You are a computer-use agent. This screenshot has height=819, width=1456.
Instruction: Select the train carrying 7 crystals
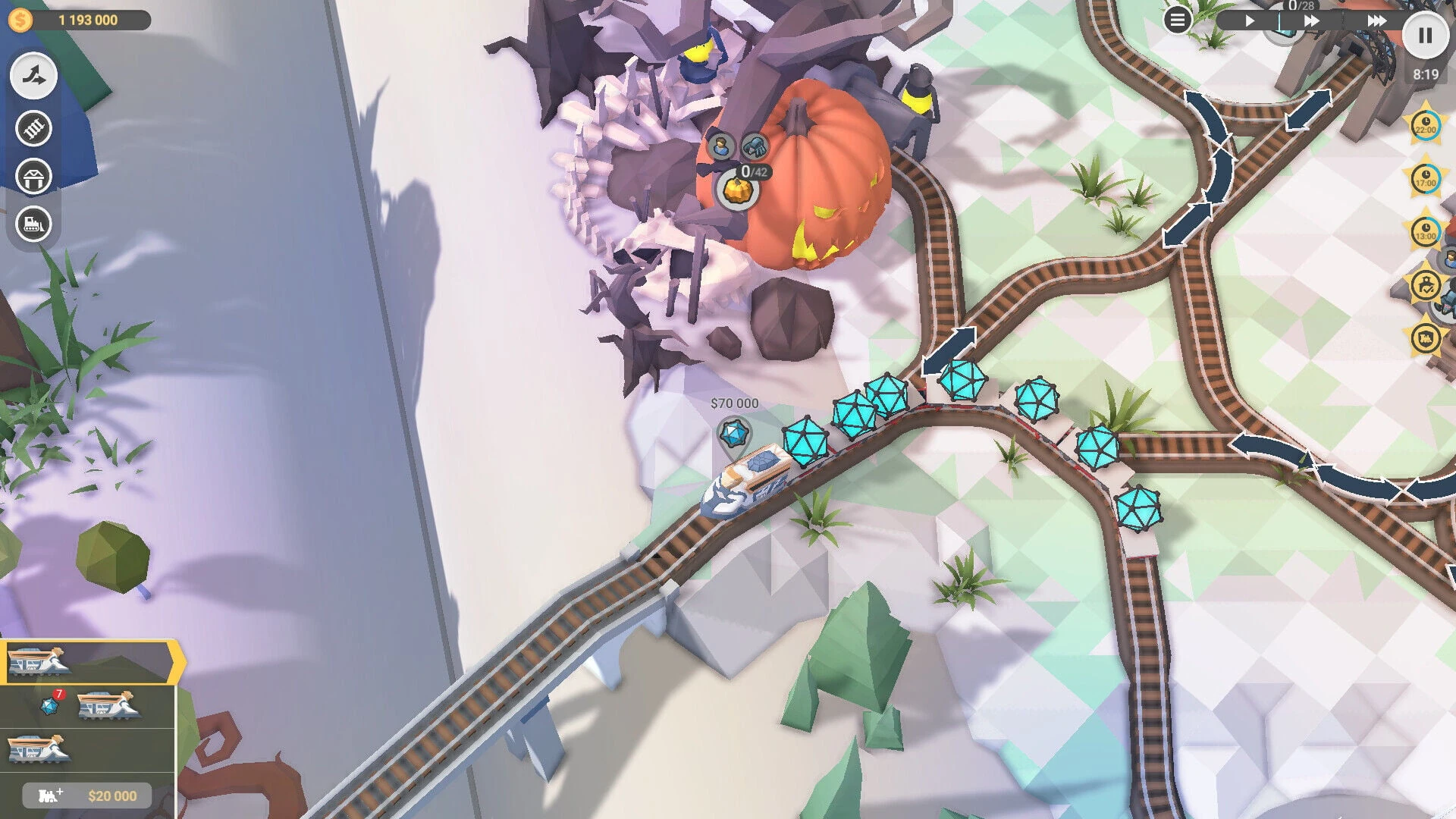pos(108,706)
